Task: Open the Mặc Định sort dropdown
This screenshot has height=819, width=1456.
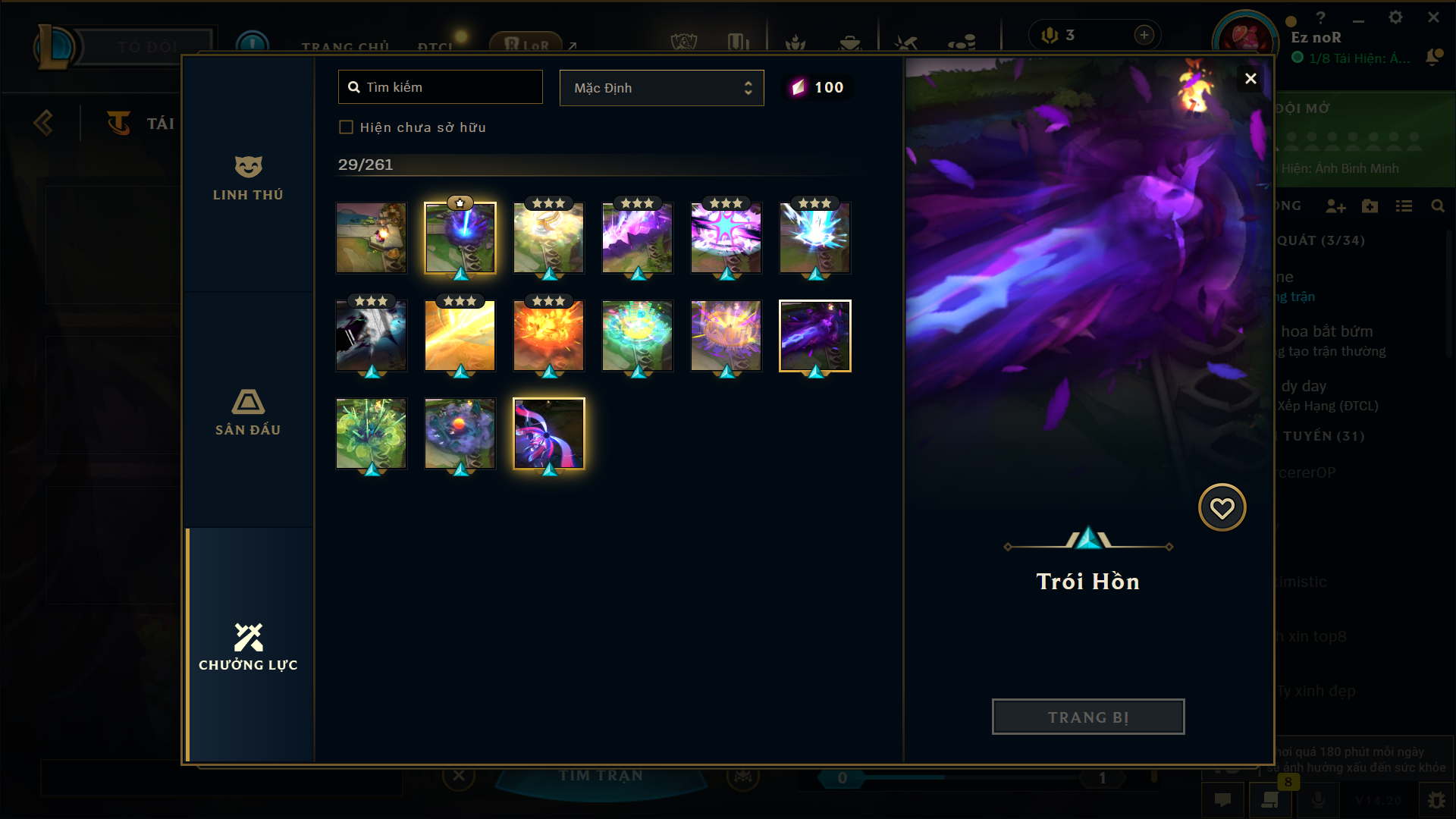Action: [x=661, y=87]
